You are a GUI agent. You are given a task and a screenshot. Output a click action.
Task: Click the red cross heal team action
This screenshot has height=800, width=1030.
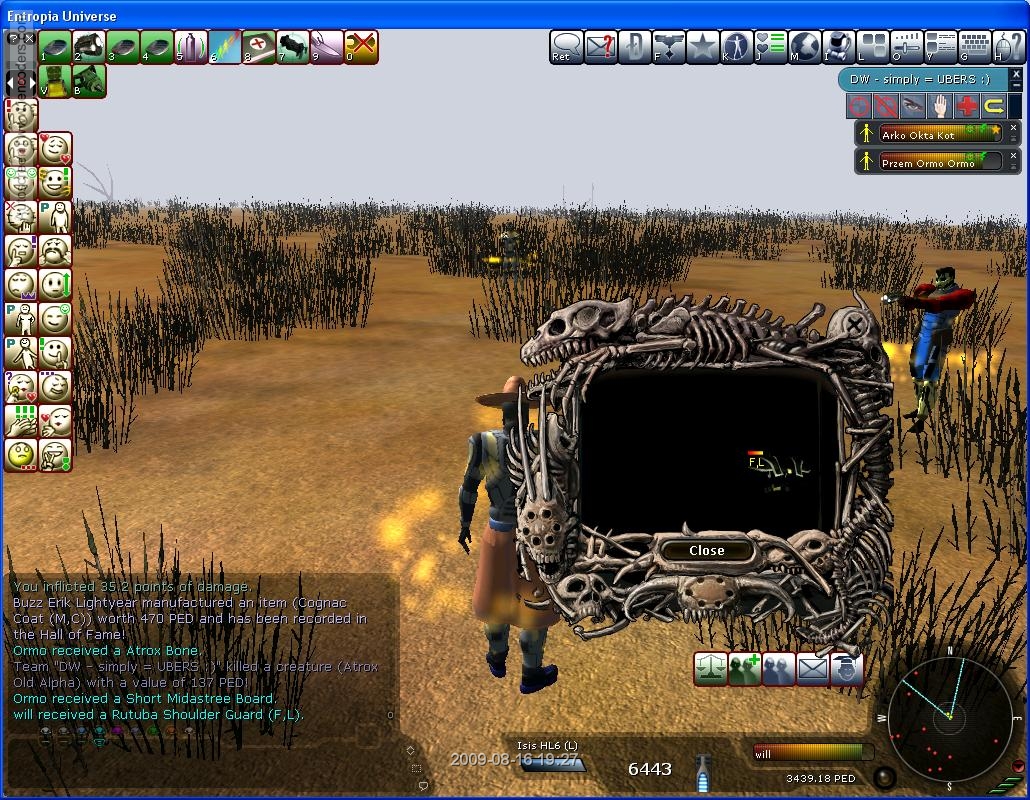[x=967, y=106]
